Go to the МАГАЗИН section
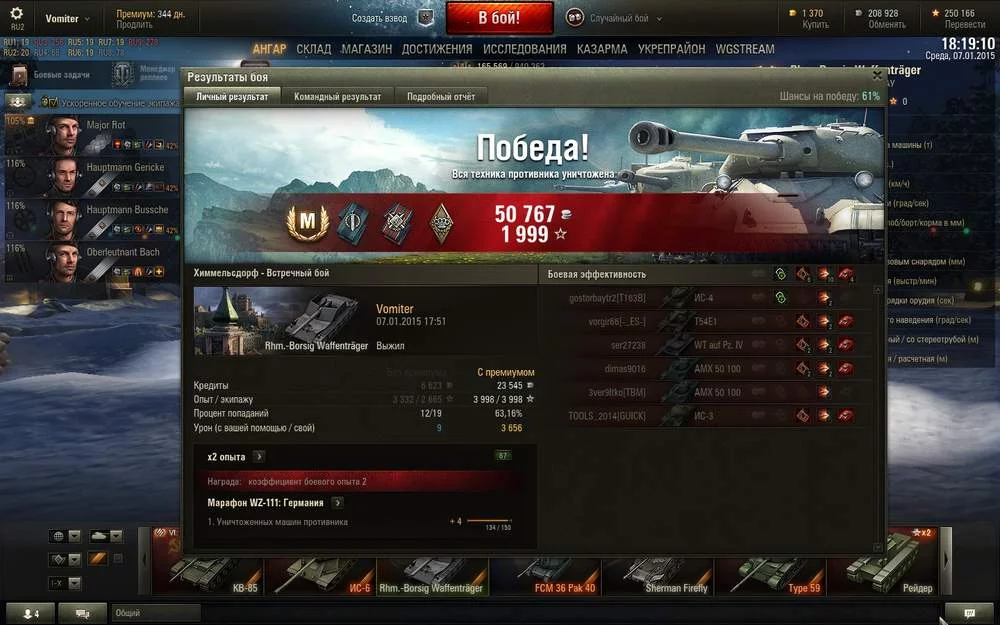The image size is (1000, 625). (x=366, y=49)
